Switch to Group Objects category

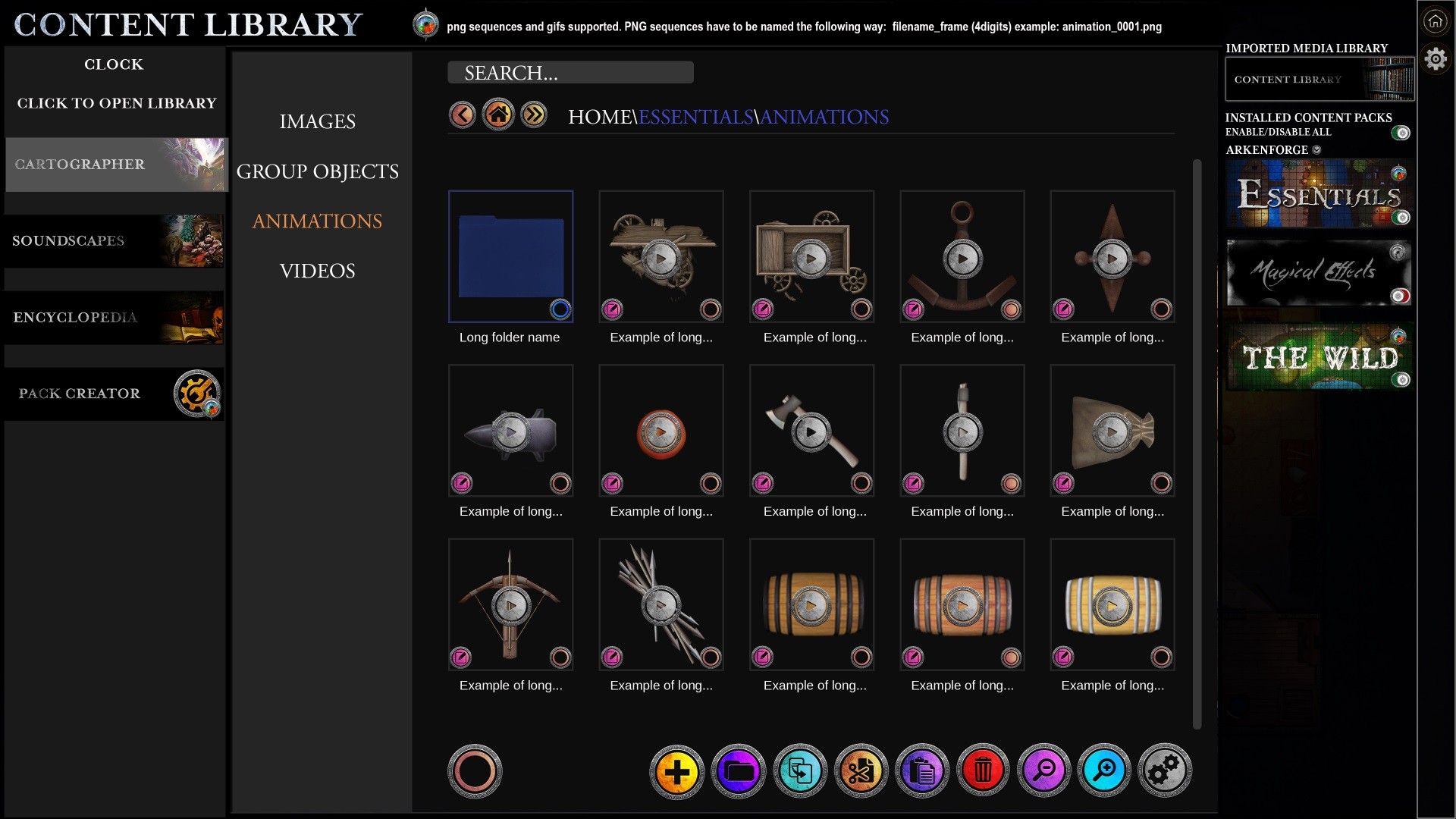[317, 171]
